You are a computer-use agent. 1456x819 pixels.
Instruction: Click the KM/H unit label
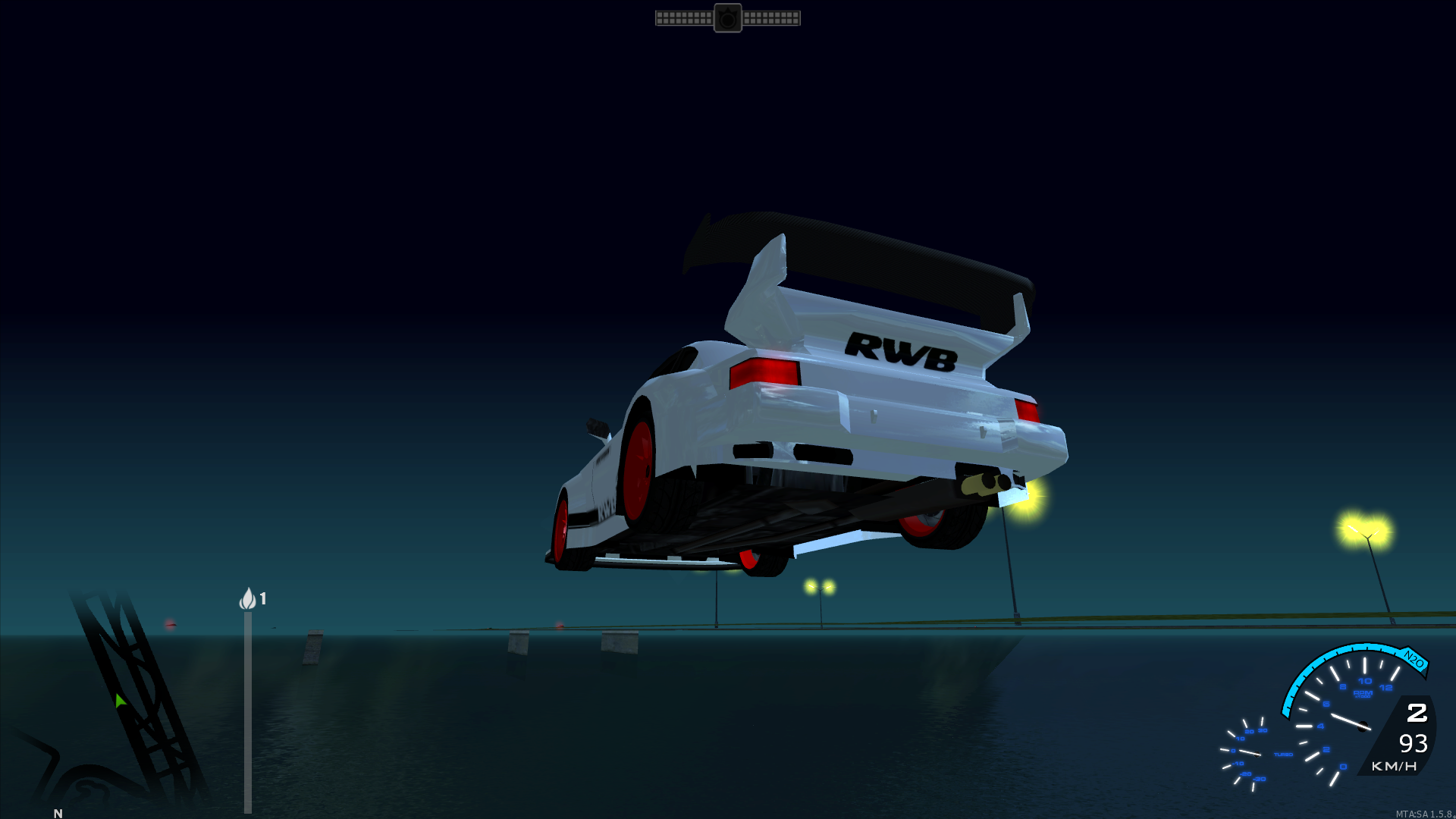pyautogui.click(x=1394, y=767)
